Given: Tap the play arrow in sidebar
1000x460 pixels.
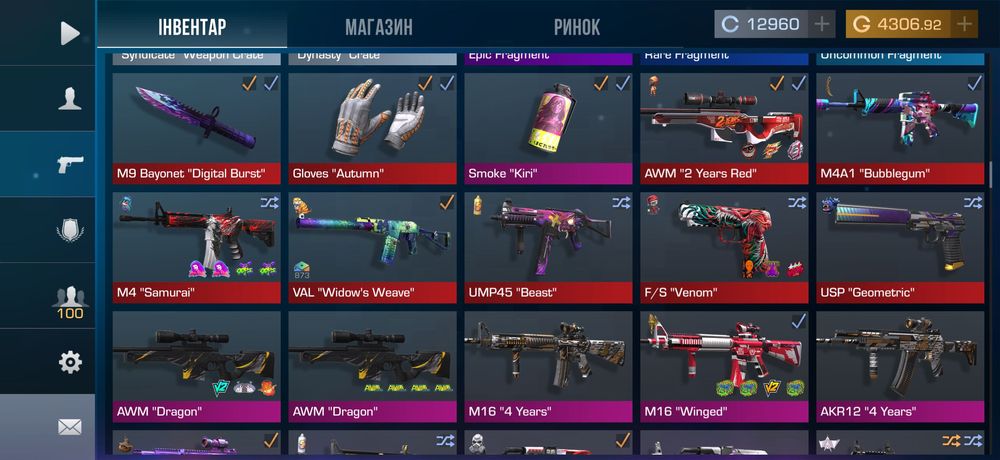Looking at the screenshot, I should pos(69,33).
